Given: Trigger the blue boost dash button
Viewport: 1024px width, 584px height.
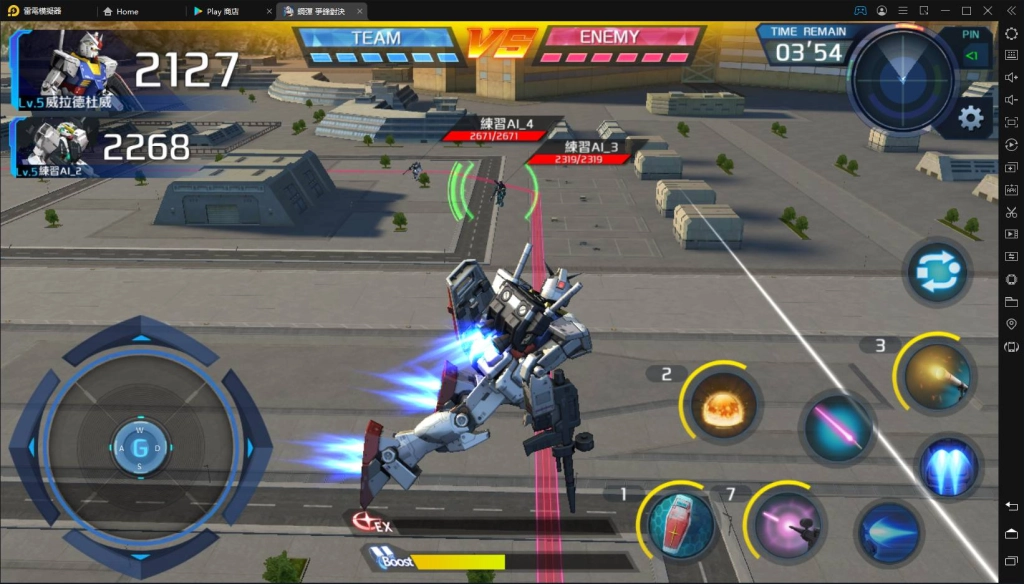Looking at the screenshot, I should click(x=888, y=532).
